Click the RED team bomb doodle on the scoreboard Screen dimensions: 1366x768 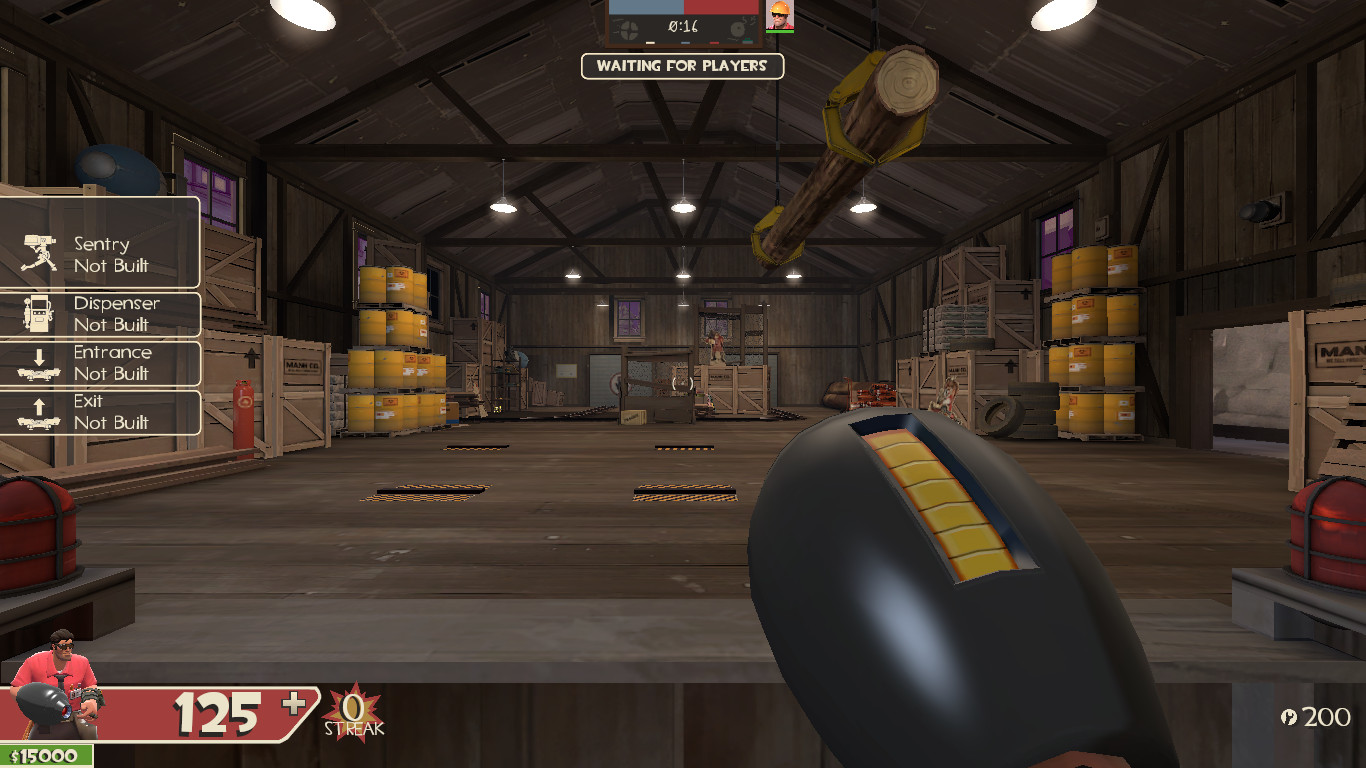click(x=738, y=27)
